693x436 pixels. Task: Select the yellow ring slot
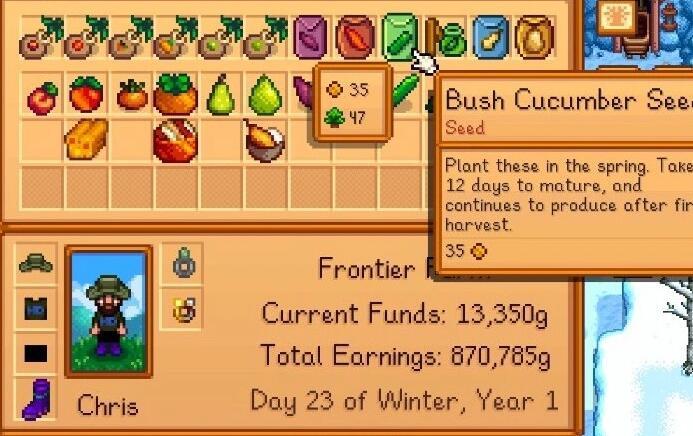[x=183, y=308]
